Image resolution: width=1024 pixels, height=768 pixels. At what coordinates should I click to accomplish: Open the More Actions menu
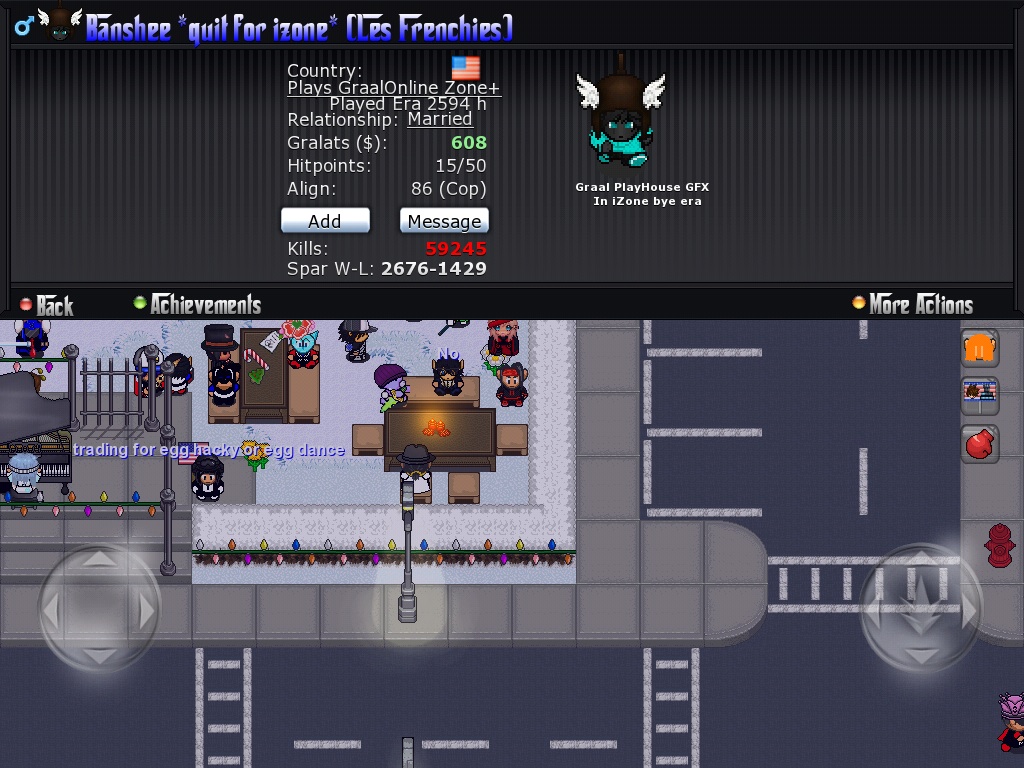[x=912, y=304]
